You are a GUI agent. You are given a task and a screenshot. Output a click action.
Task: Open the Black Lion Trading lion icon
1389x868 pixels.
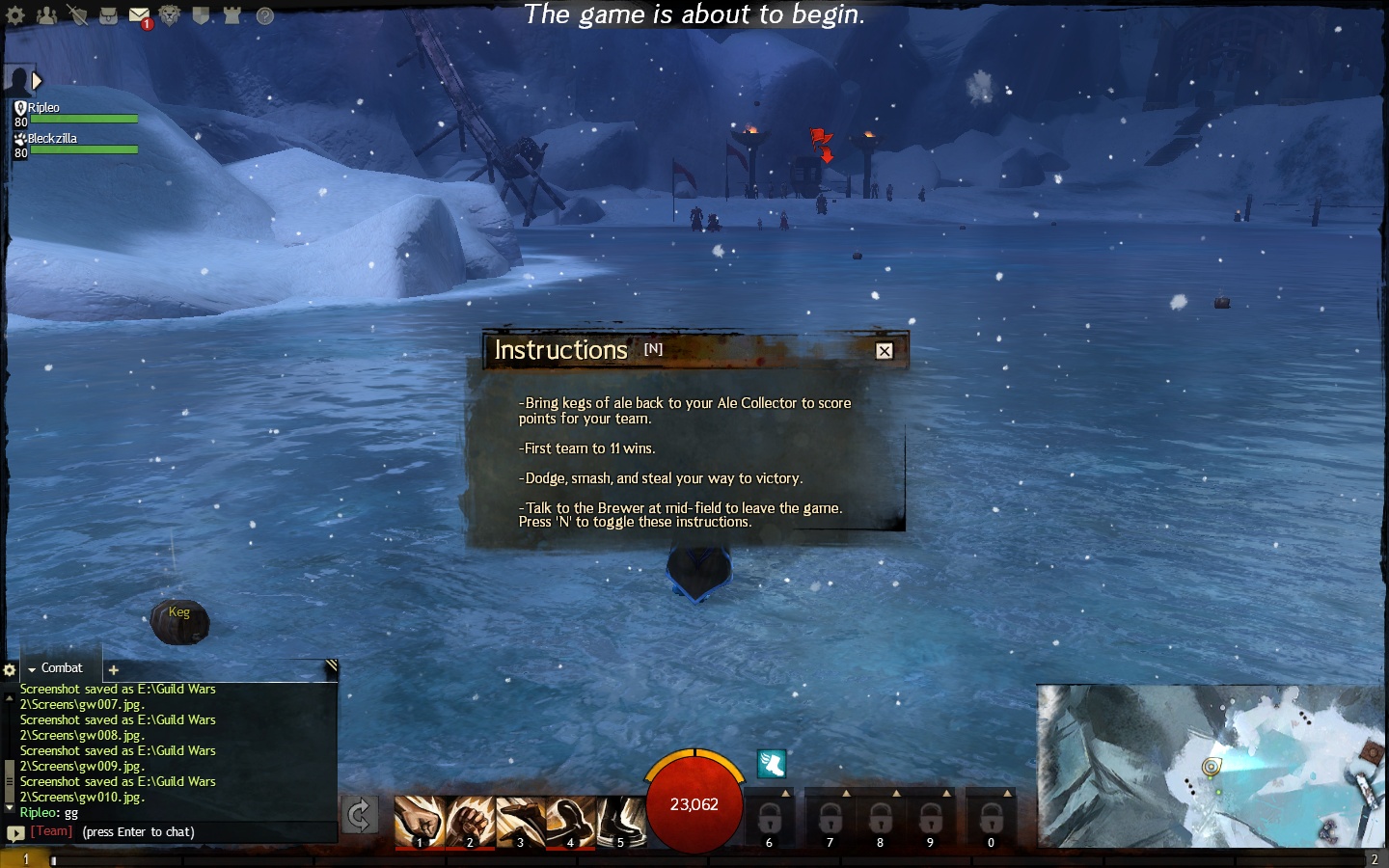(170, 15)
